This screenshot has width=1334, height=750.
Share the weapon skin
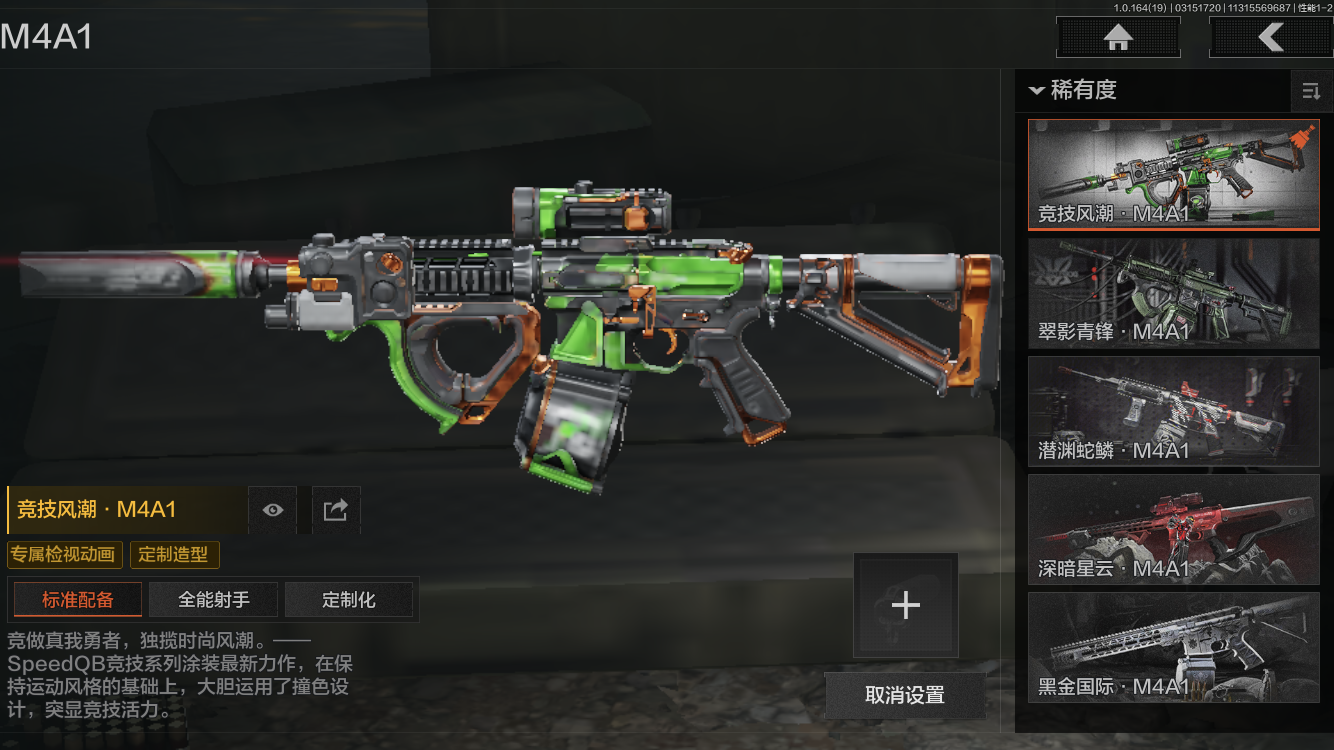pos(335,510)
